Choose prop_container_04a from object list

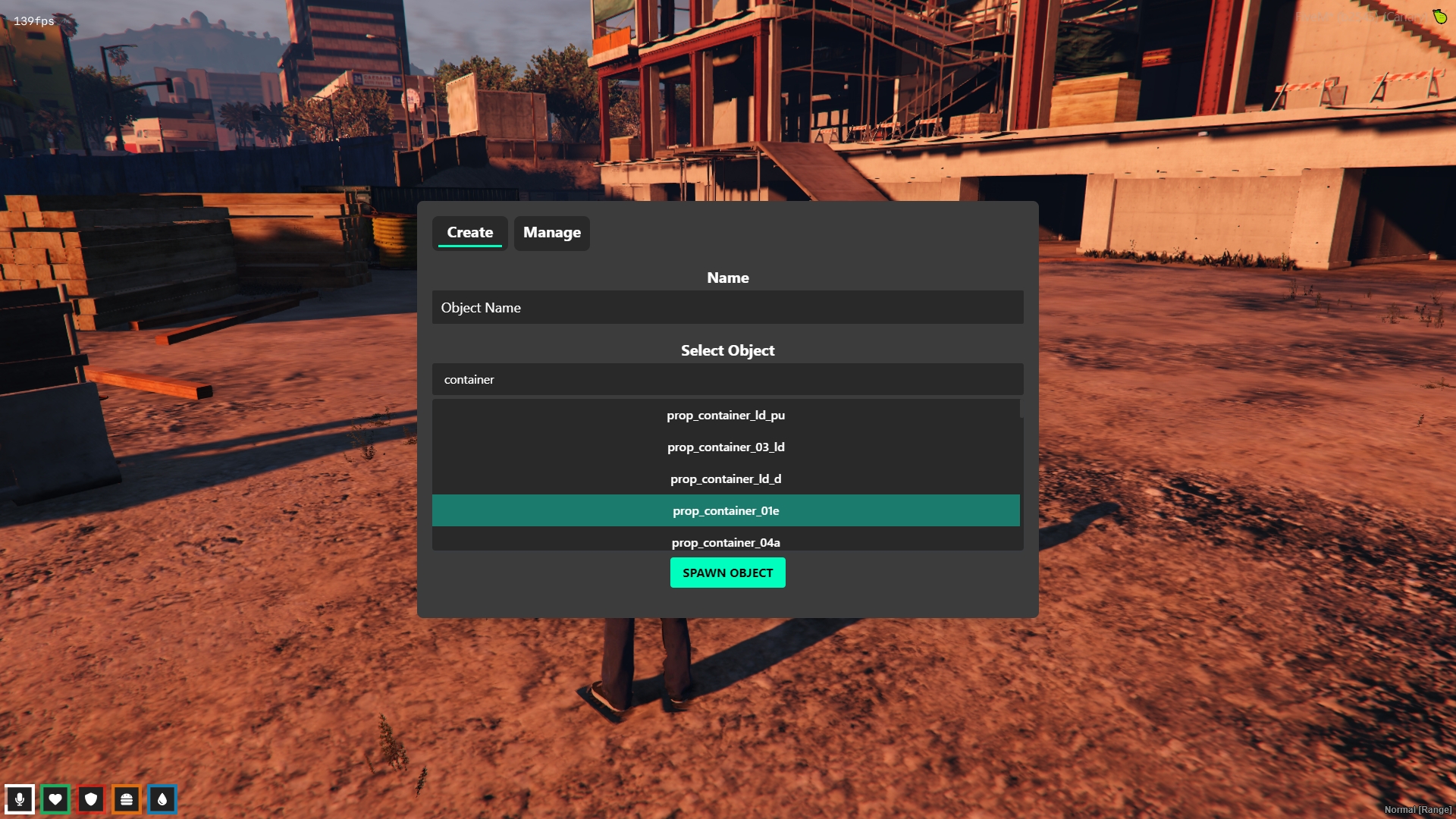point(726,542)
